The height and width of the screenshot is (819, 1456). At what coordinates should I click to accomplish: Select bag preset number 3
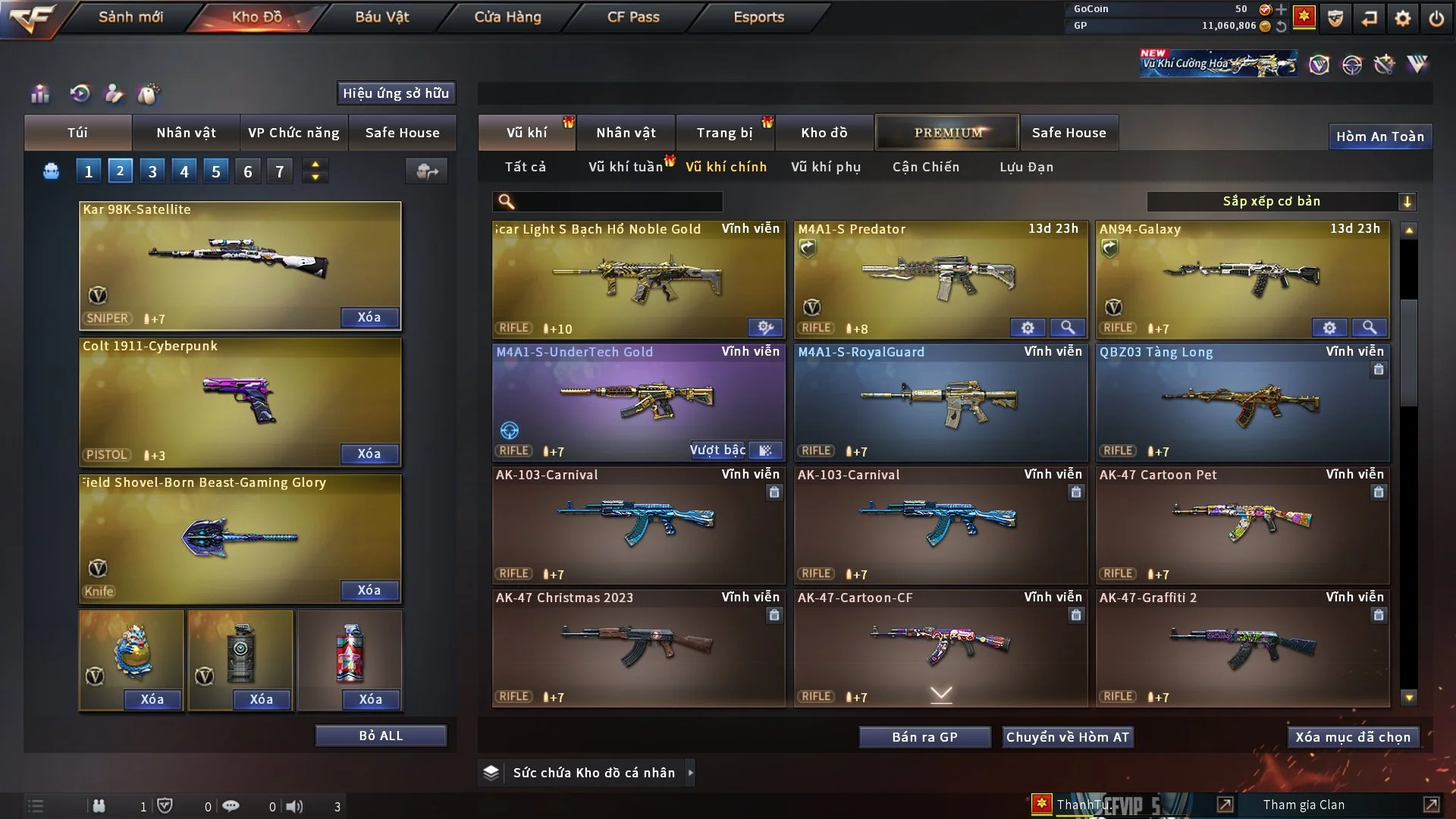coord(152,171)
